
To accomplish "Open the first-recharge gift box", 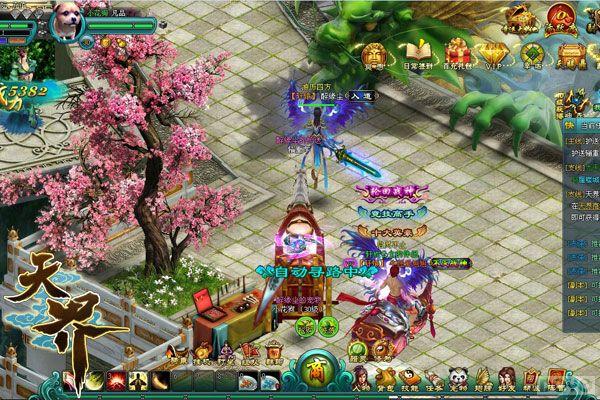I will coord(459,48).
